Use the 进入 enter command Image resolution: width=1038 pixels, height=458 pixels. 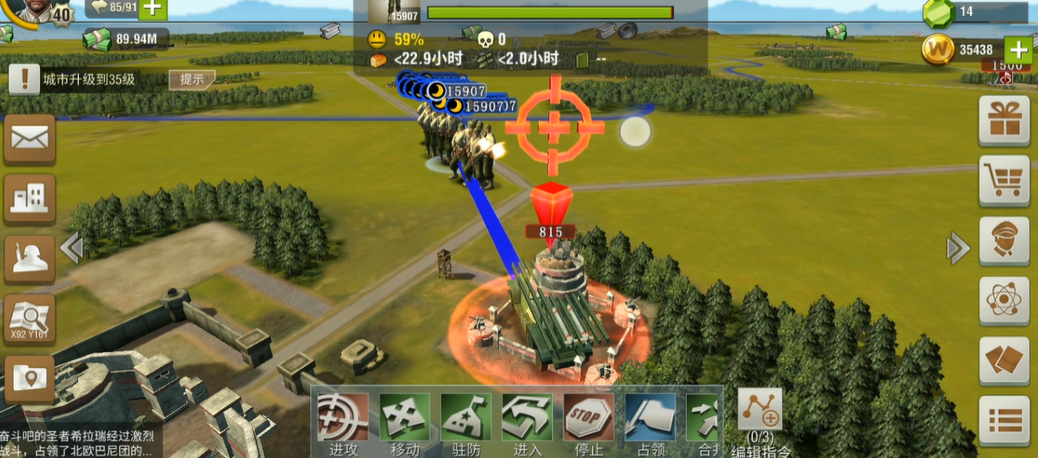click(x=527, y=418)
